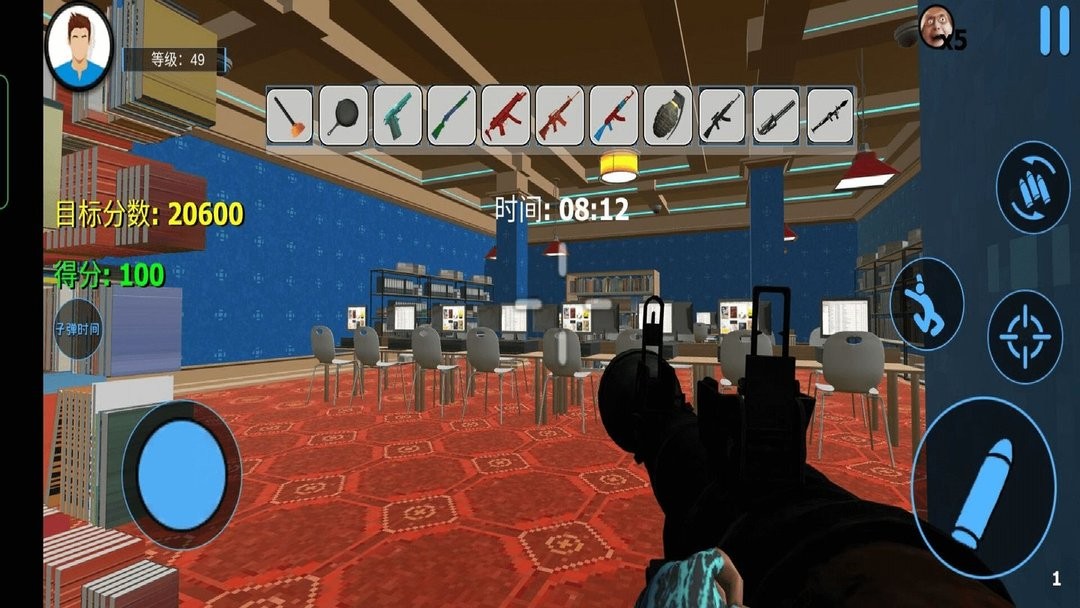
Task: Equip the frying pan
Action: (x=345, y=116)
